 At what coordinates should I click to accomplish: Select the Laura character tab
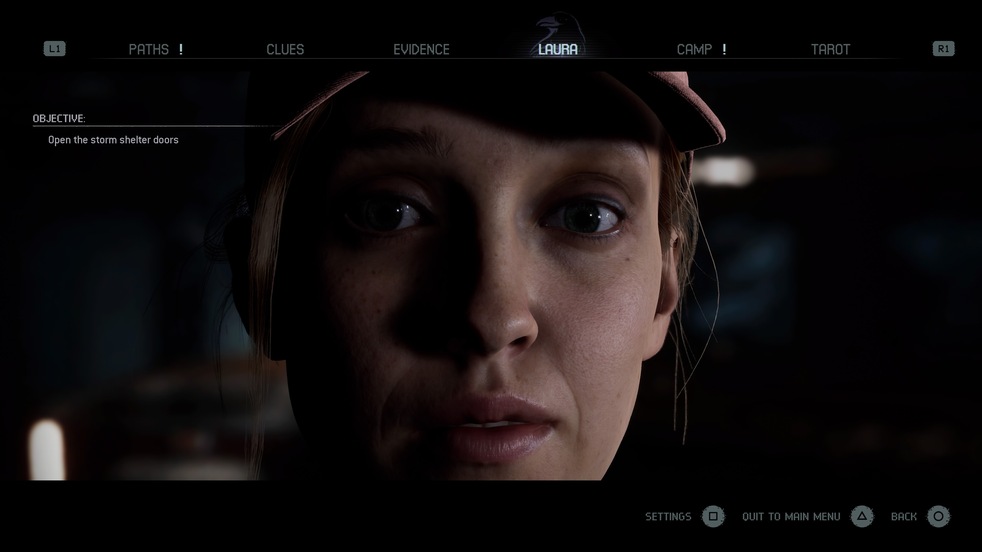tap(557, 49)
